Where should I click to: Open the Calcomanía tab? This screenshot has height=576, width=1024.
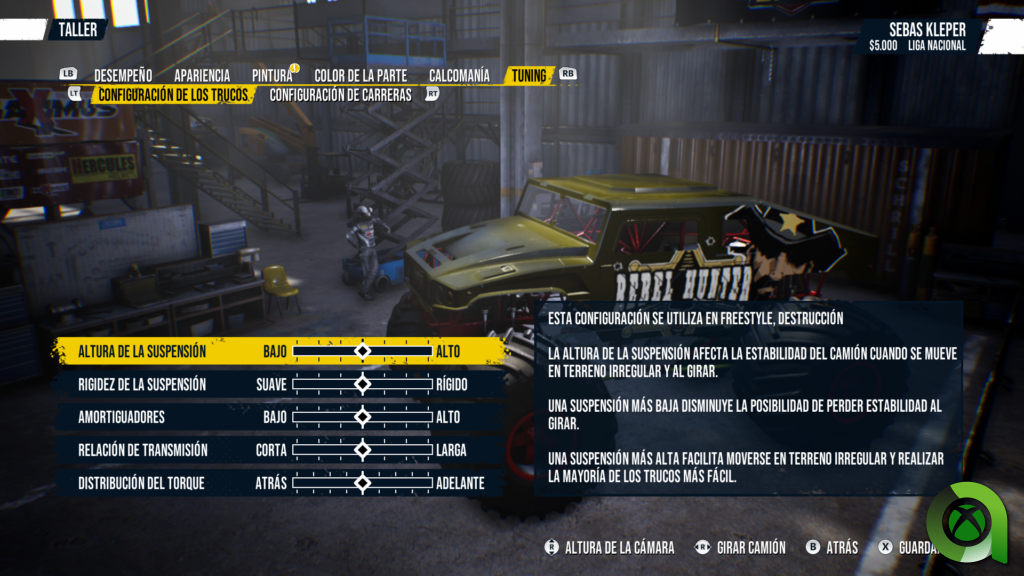tap(459, 76)
